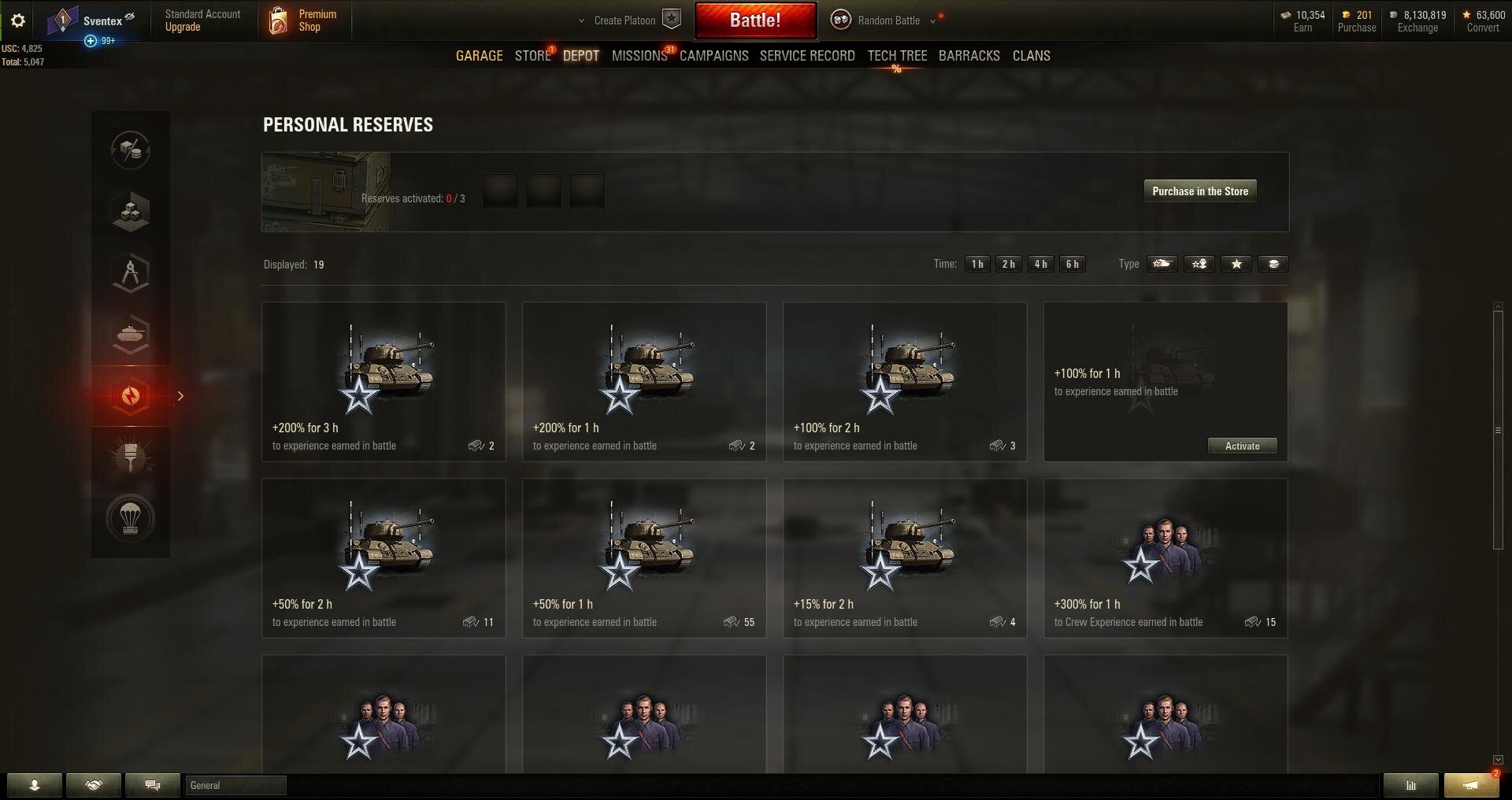Select the +300% for 1 h crew experience reserve
The image size is (1512, 800).
pyautogui.click(x=1165, y=558)
